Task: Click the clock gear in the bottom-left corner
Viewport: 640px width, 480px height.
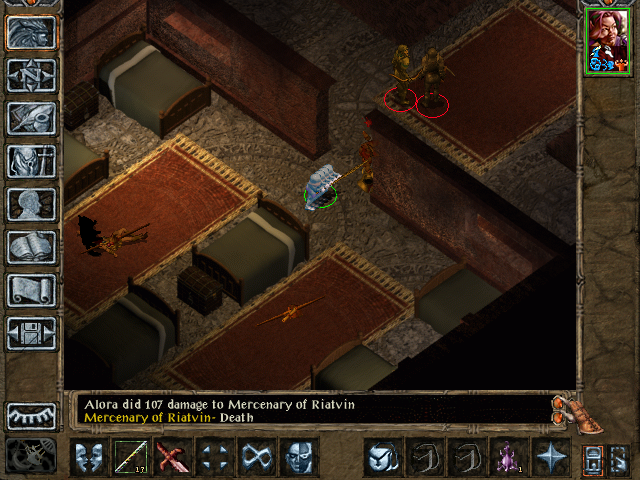Action: point(30,456)
